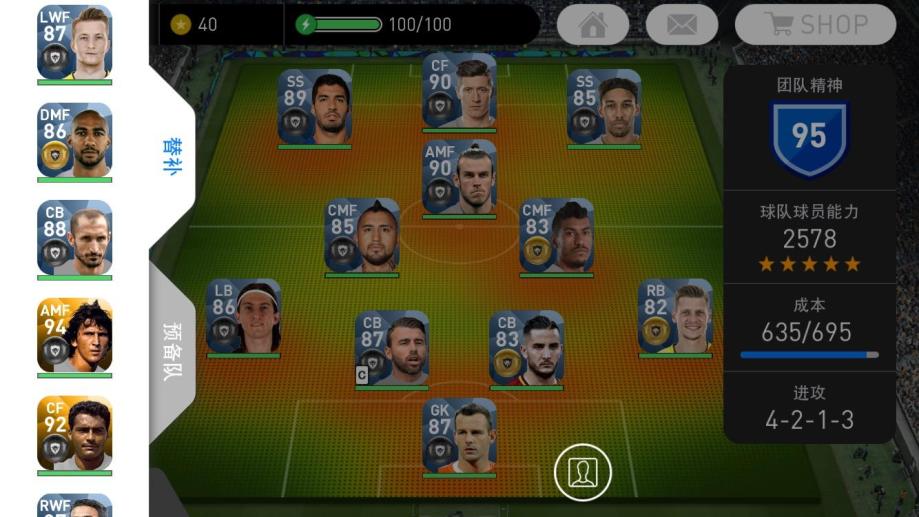Image resolution: width=919 pixels, height=517 pixels.
Task: Choose the GK 87 goalkeeper card
Action: click(459, 435)
